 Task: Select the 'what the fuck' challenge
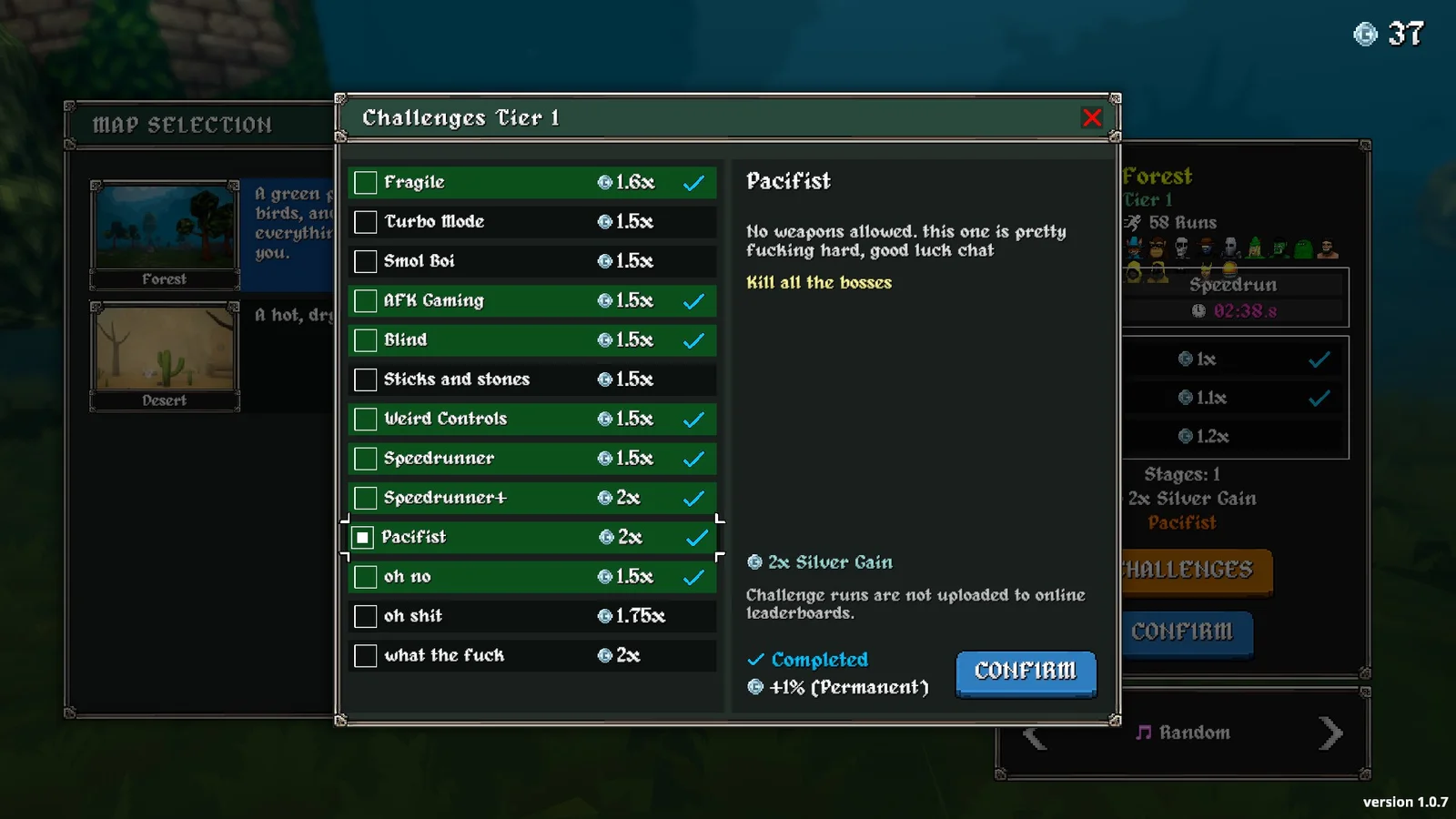366,656
